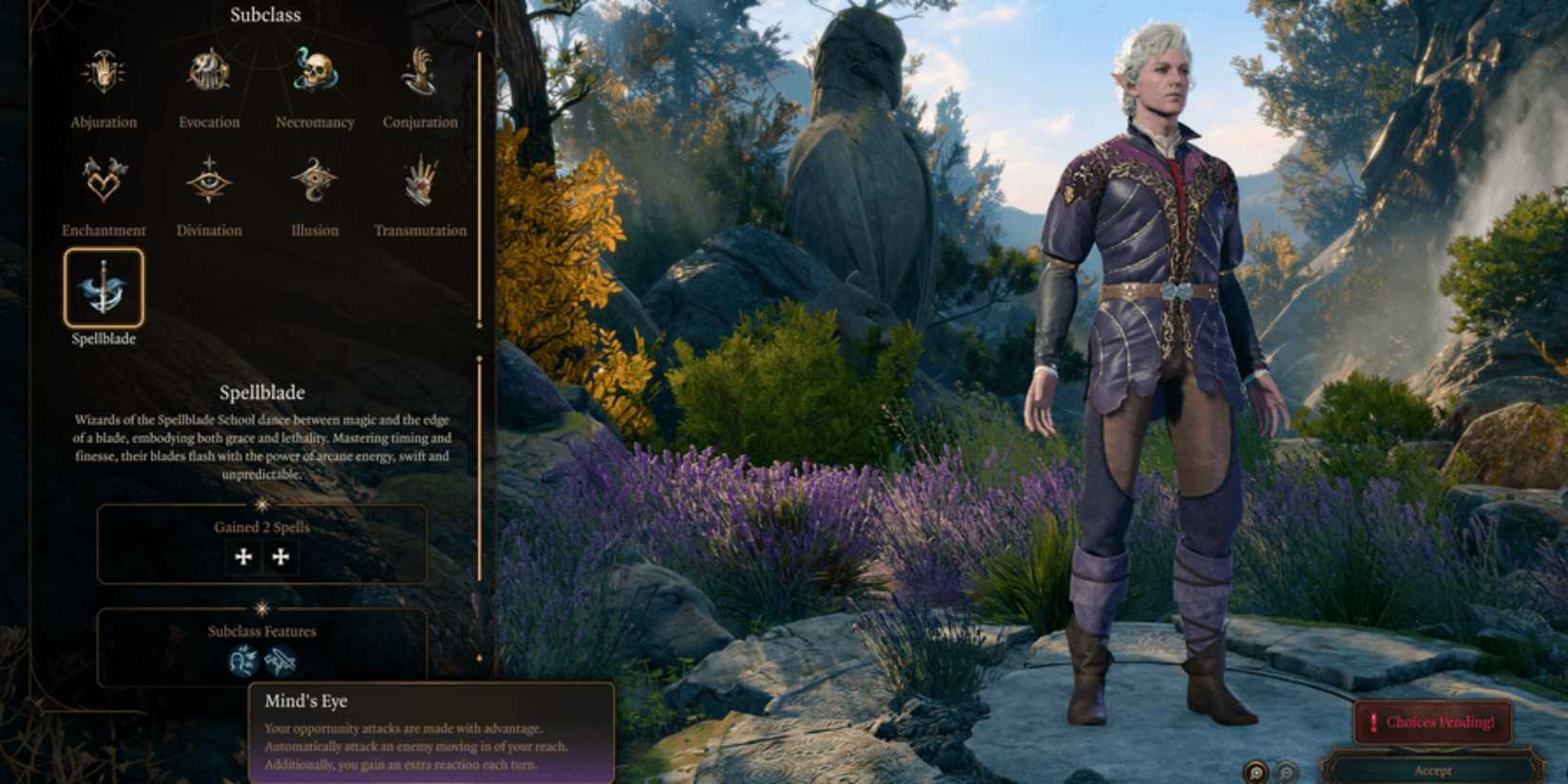
Task: Pick the Necromancy skull subclass
Action: (x=314, y=73)
